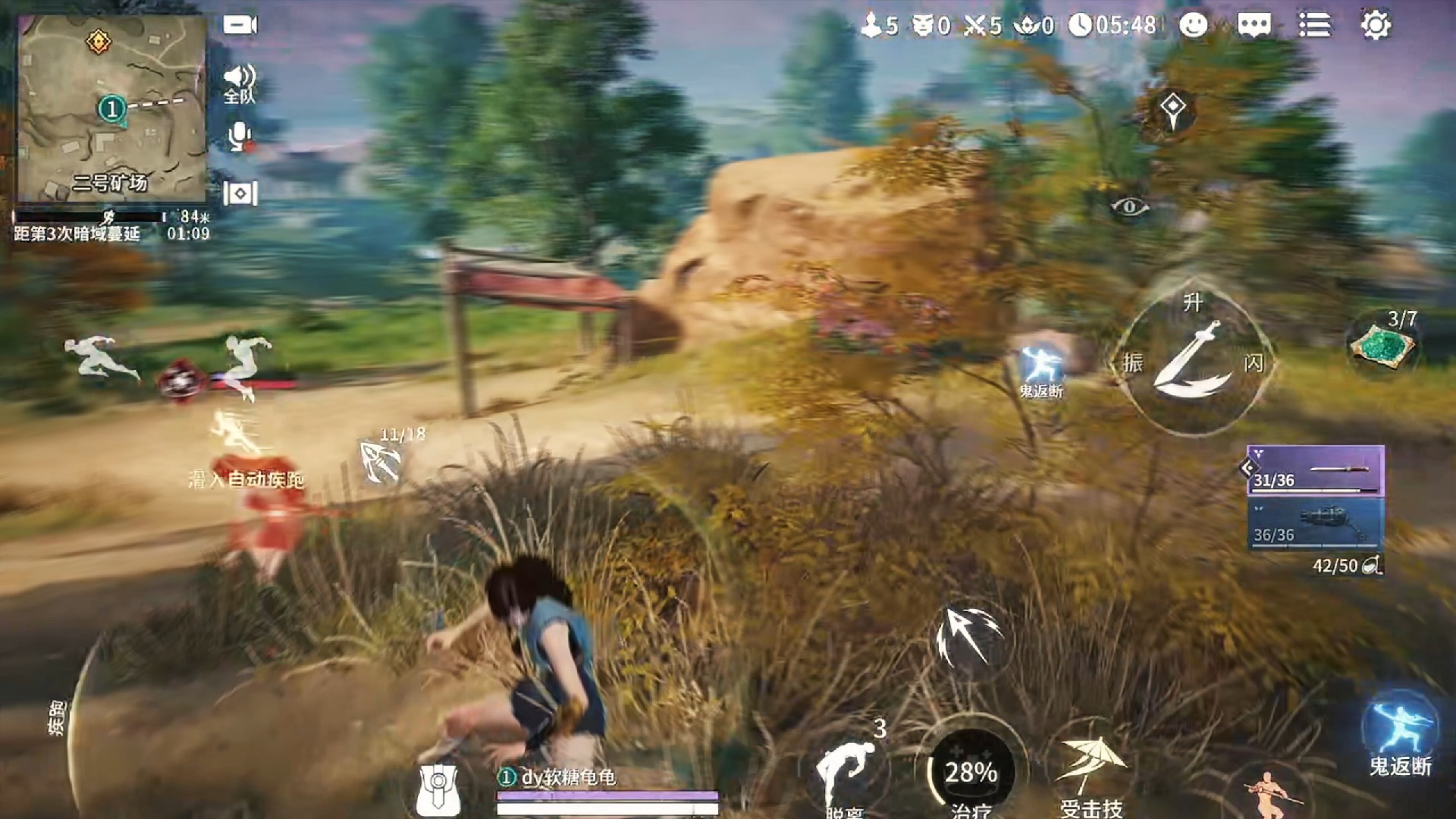The height and width of the screenshot is (819, 1456).
Task: Expand the 二号矿场 minimap
Action: (x=112, y=108)
